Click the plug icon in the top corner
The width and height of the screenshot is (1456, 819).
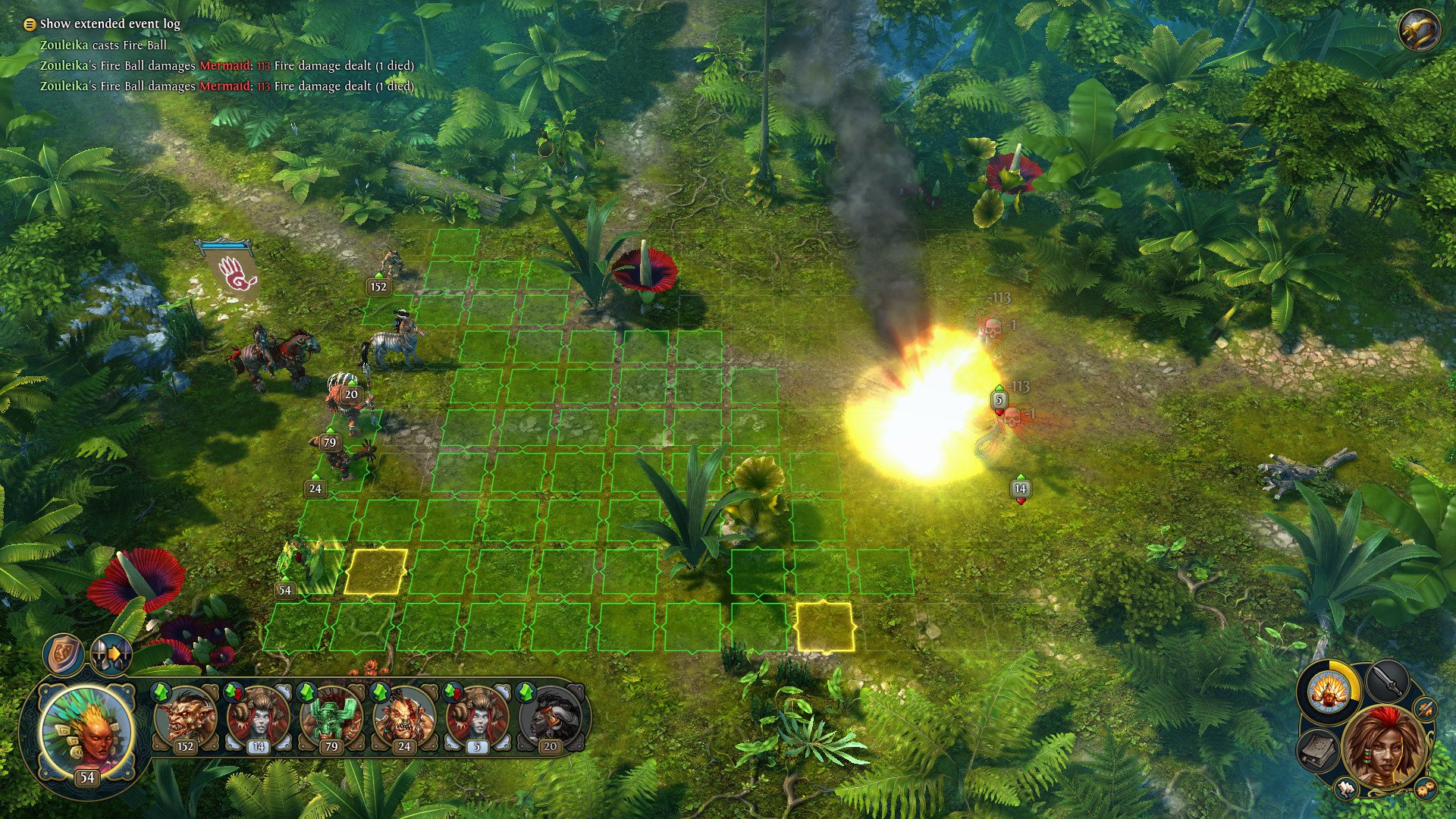pyautogui.click(x=1418, y=31)
